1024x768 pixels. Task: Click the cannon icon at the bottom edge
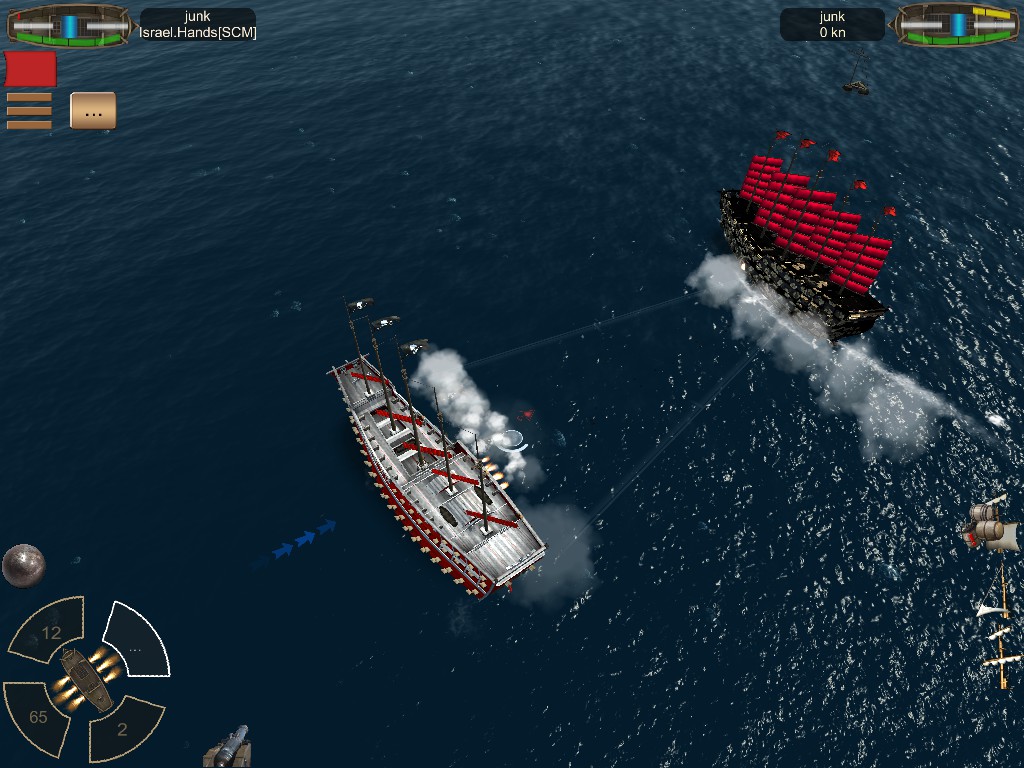[229, 747]
